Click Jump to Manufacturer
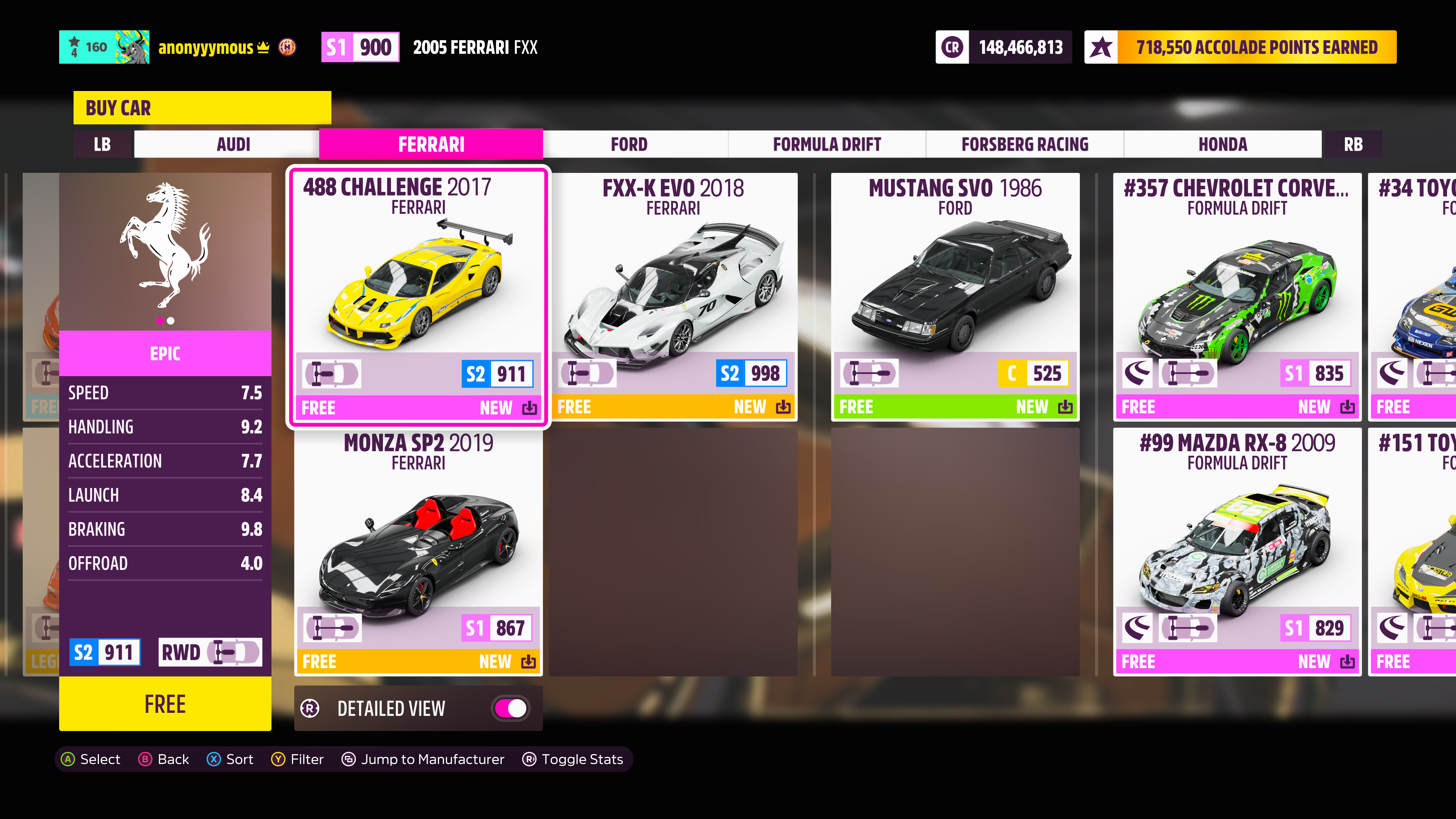The image size is (1456, 819). point(423,759)
